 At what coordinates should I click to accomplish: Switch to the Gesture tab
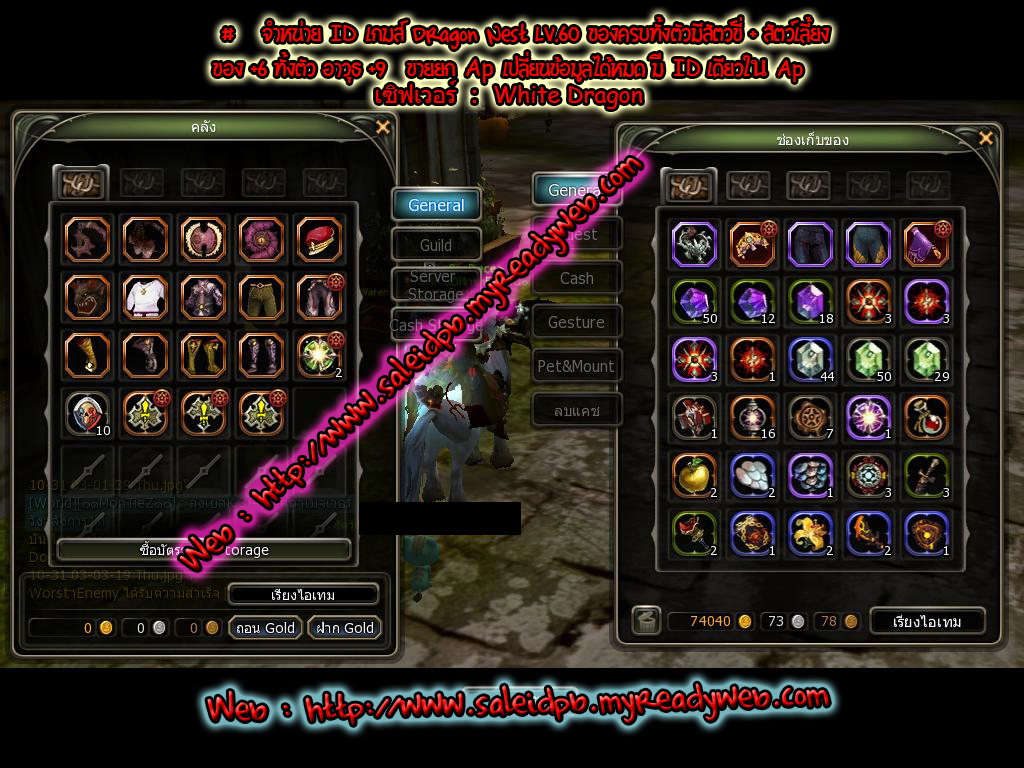click(576, 322)
